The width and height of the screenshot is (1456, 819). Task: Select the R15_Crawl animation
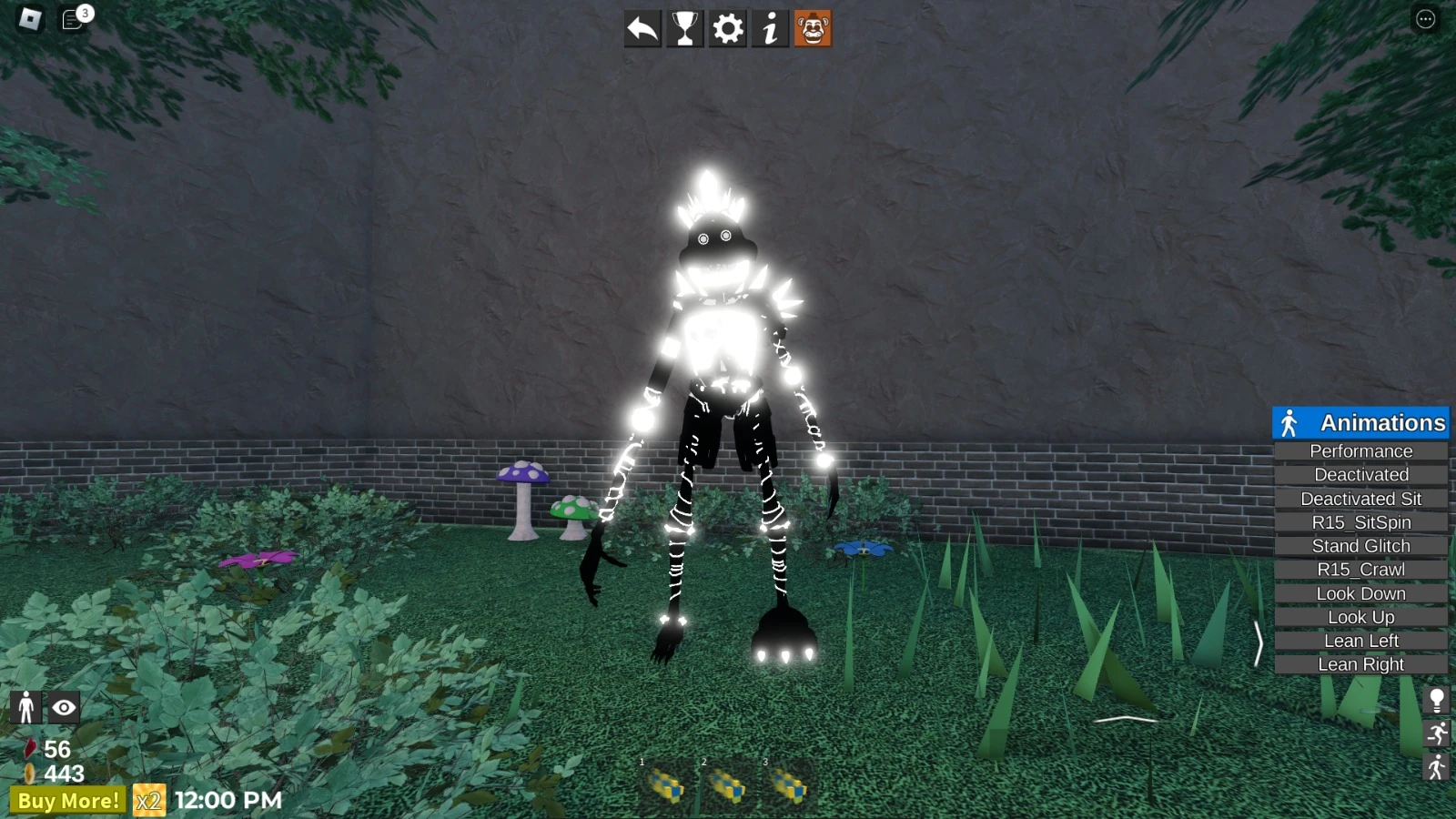click(x=1360, y=569)
